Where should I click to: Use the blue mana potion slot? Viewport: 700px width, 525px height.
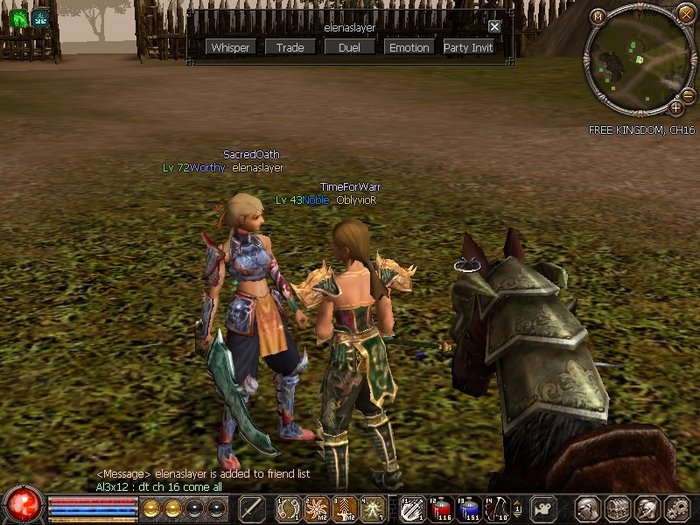(468, 508)
